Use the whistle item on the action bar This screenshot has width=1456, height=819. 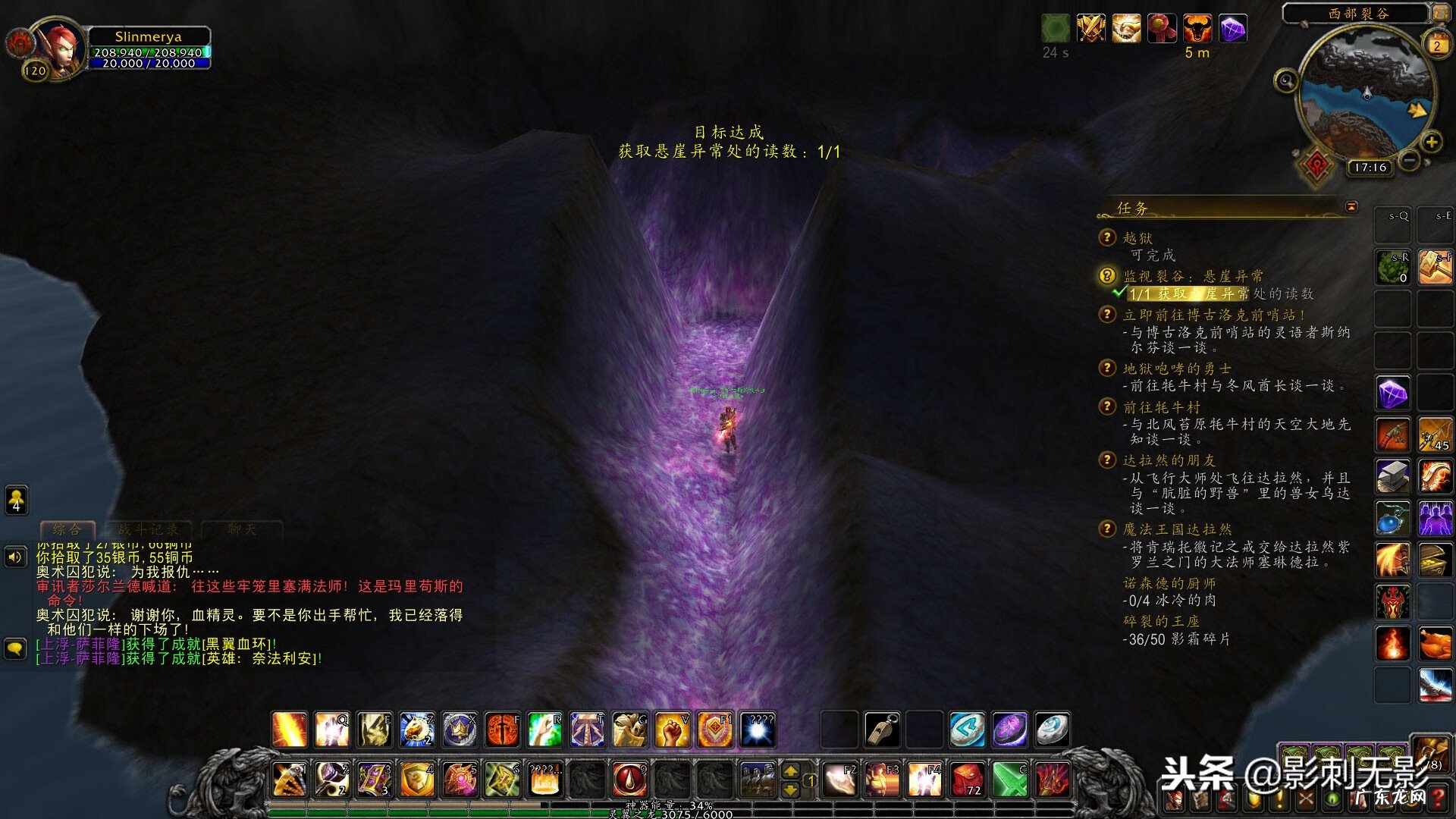pos(882,730)
